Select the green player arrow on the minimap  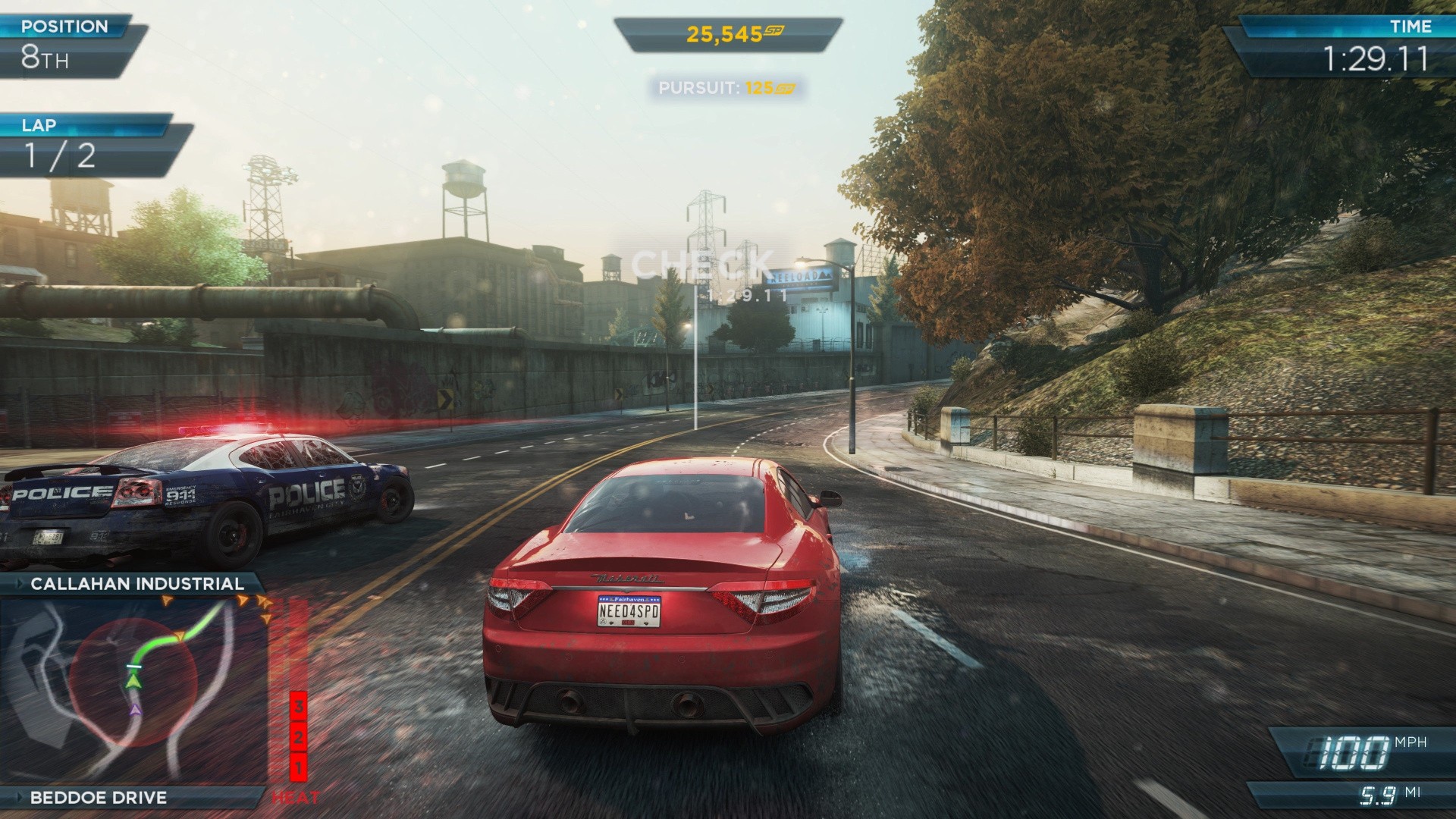pos(134,682)
